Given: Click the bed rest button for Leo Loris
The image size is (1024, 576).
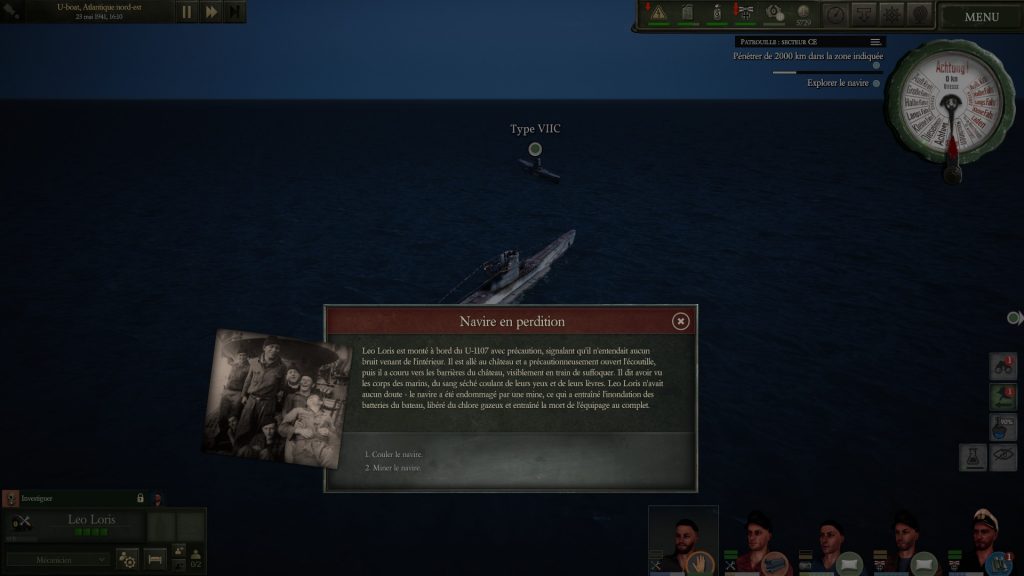Looking at the screenshot, I should click(x=155, y=560).
